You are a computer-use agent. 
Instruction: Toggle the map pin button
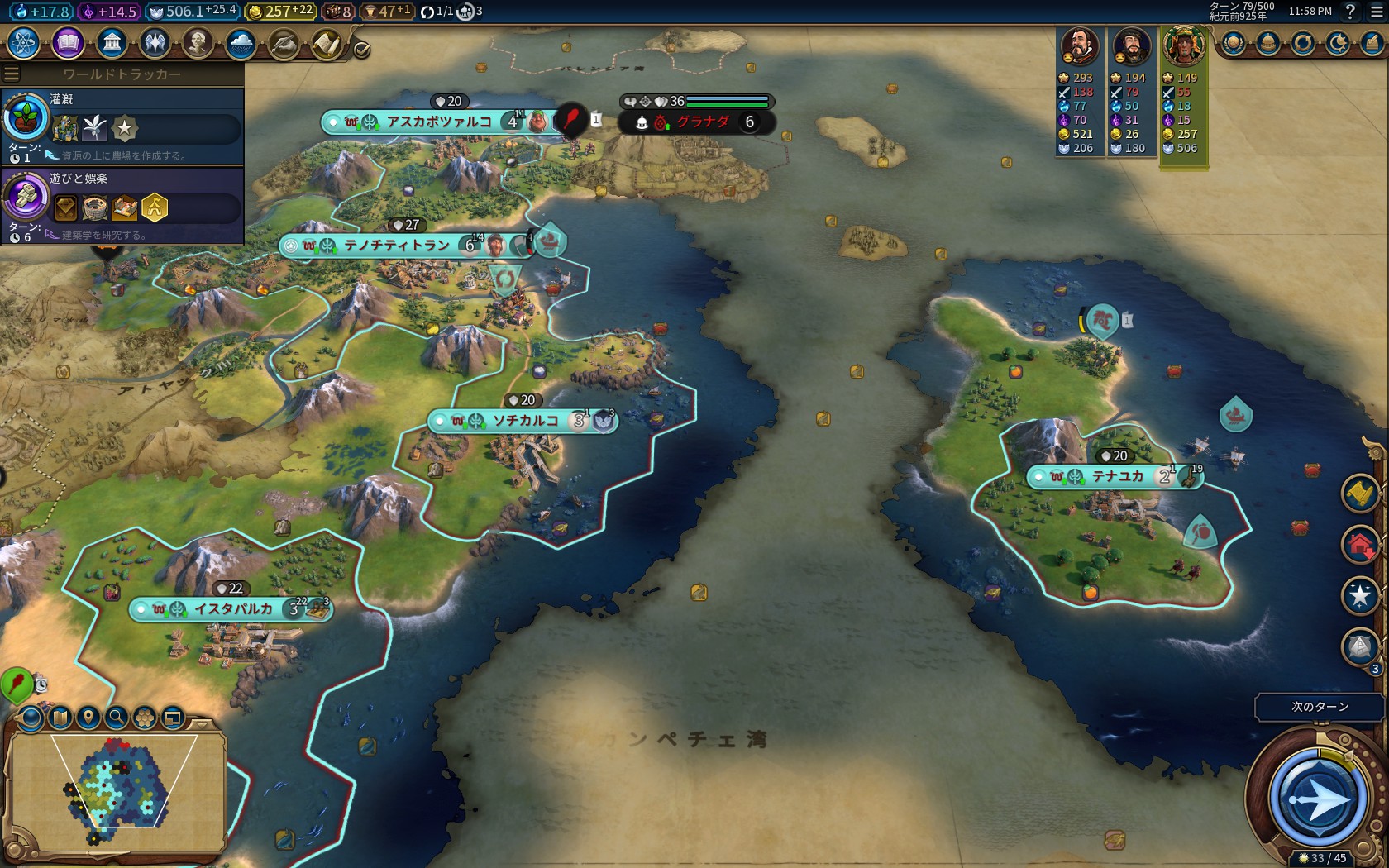pos(88,717)
